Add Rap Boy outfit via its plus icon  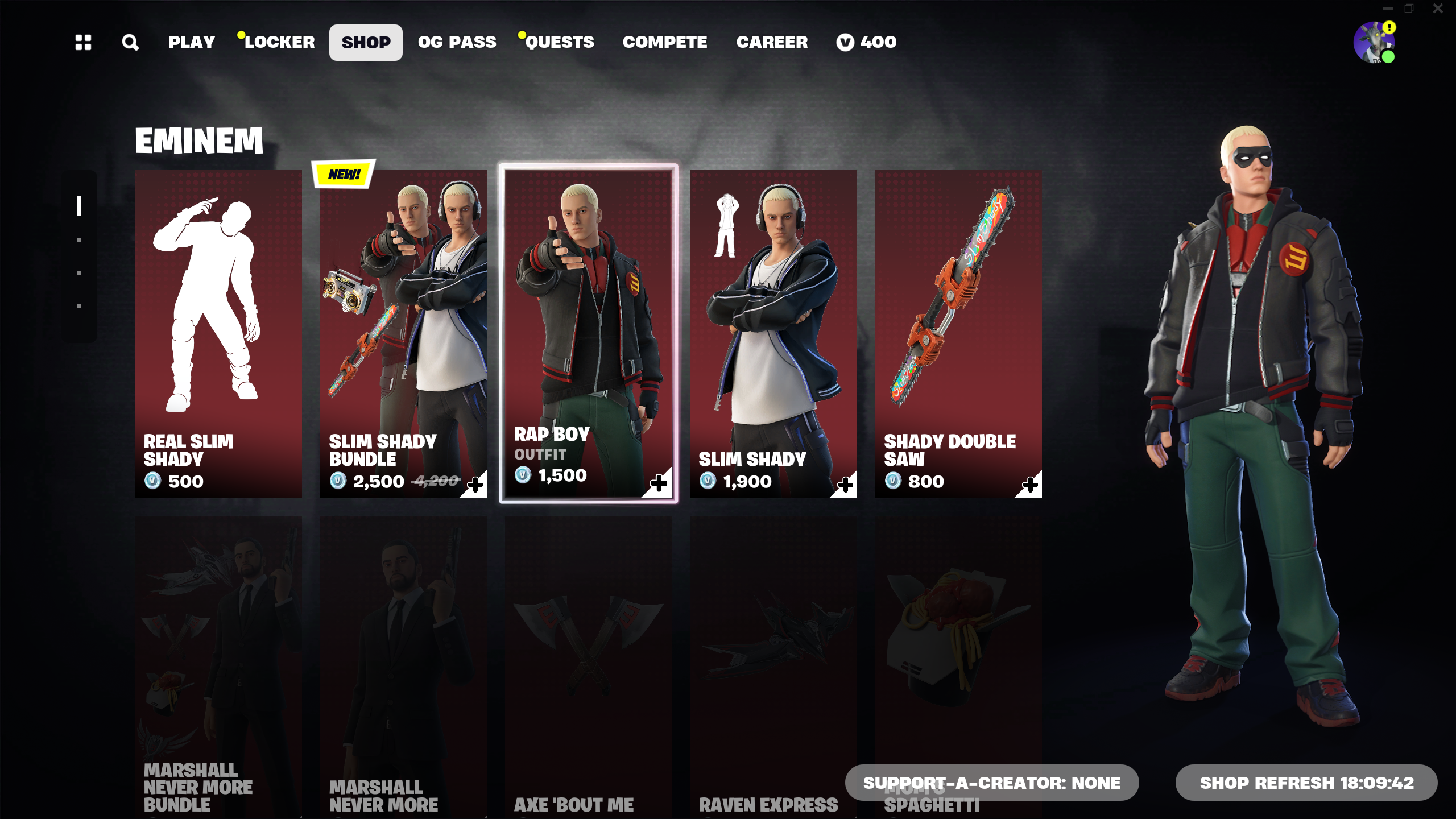660,483
